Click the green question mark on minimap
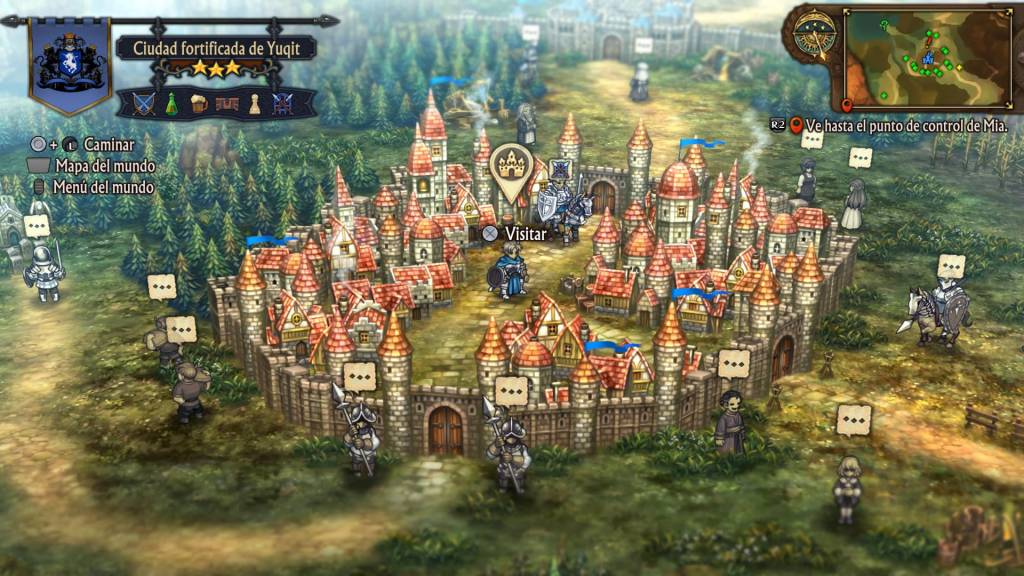This screenshot has height=576, width=1024. point(883,23)
